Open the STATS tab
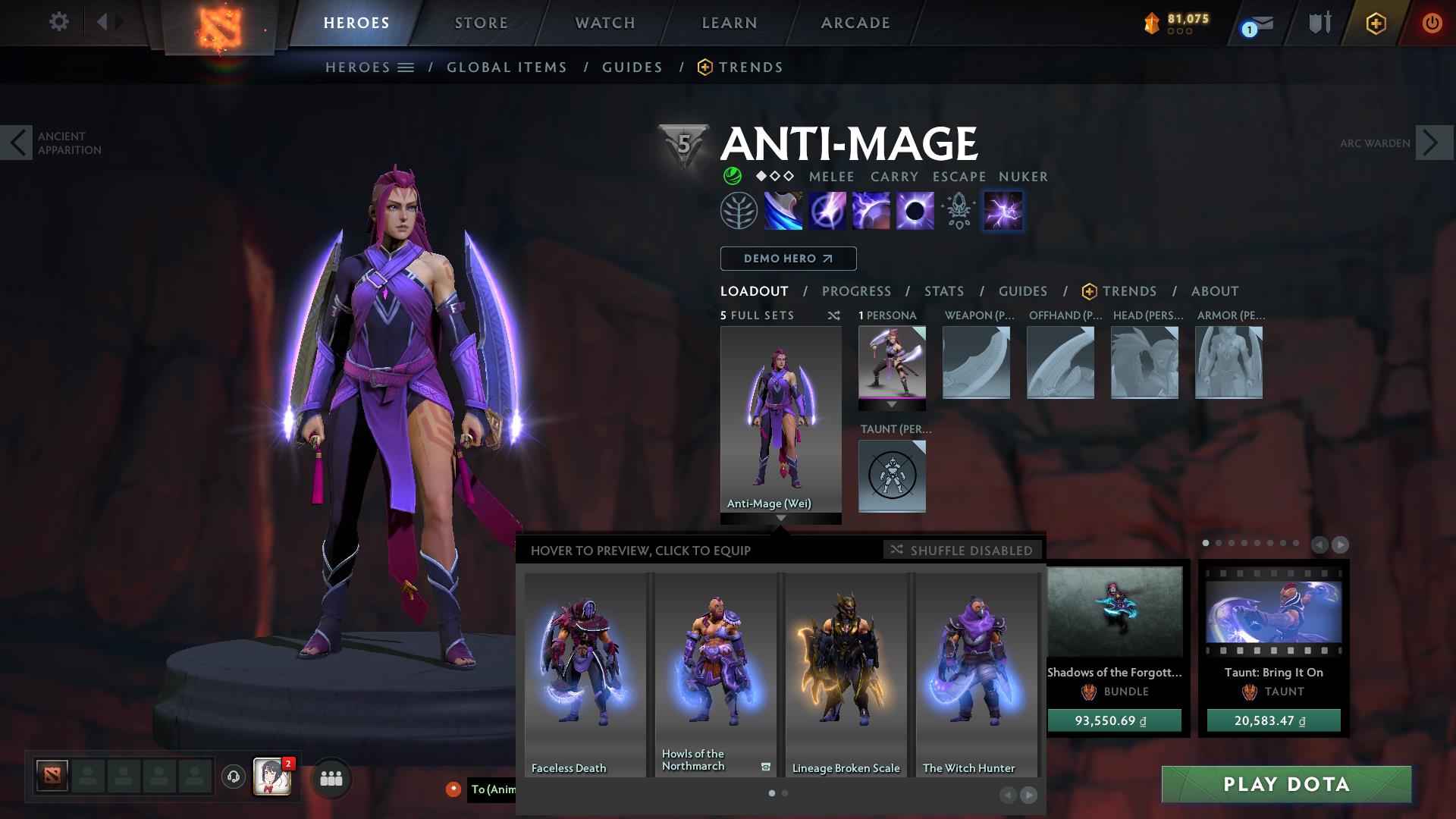The height and width of the screenshot is (819, 1456). point(943,290)
